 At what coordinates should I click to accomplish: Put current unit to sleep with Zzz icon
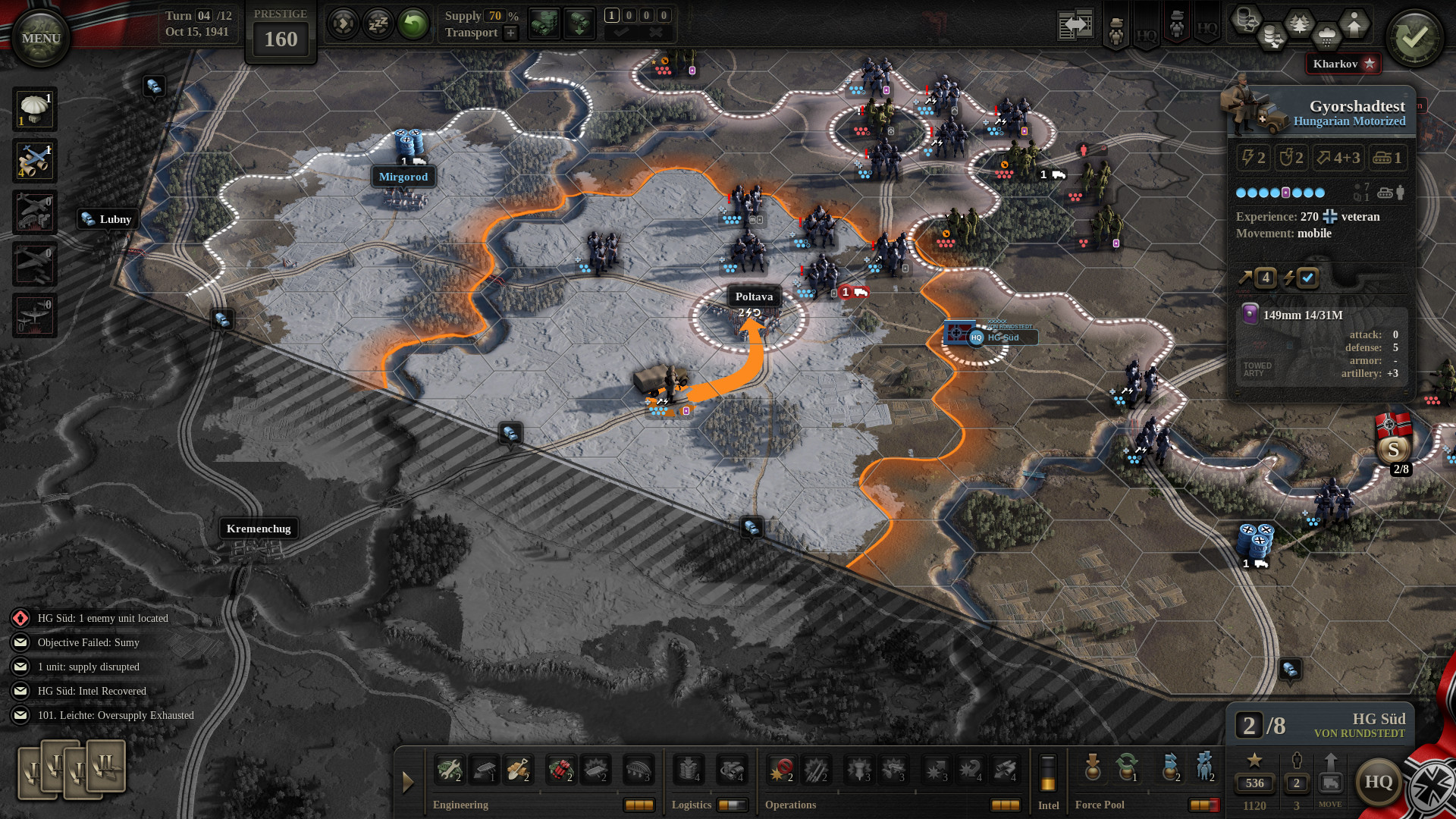[378, 24]
